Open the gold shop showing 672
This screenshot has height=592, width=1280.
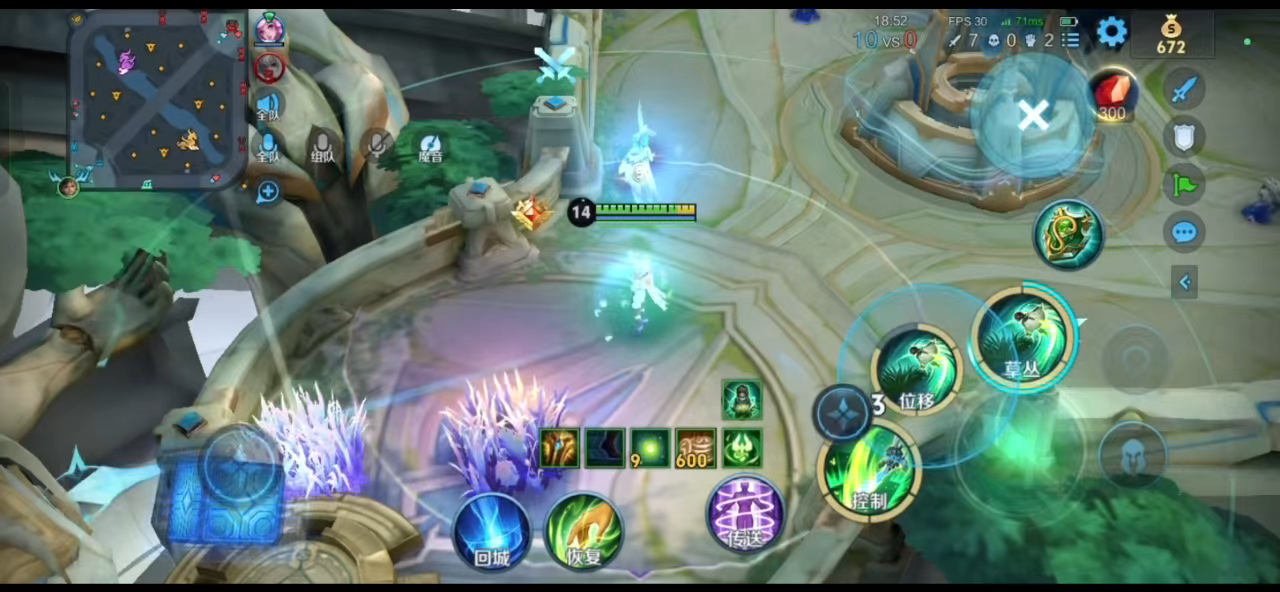click(1171, 34)
